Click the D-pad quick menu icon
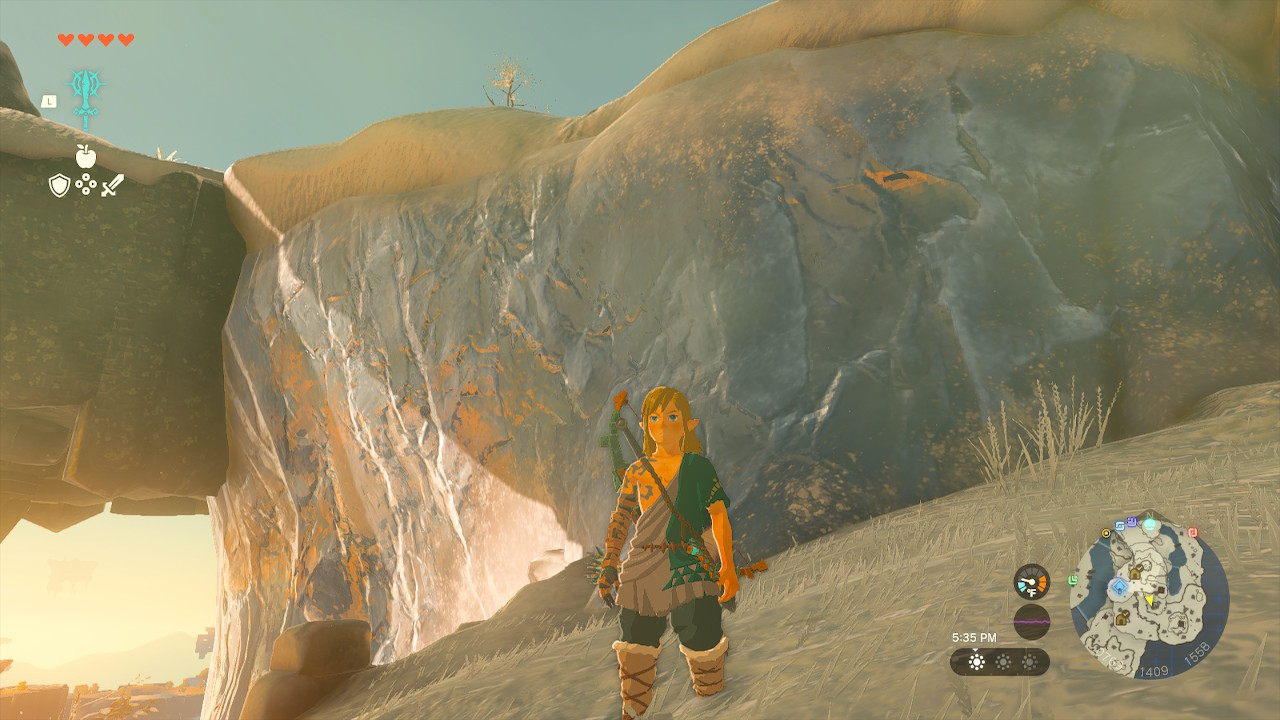The height and width of the screenshot is (720, 1280). coord(86,183)
